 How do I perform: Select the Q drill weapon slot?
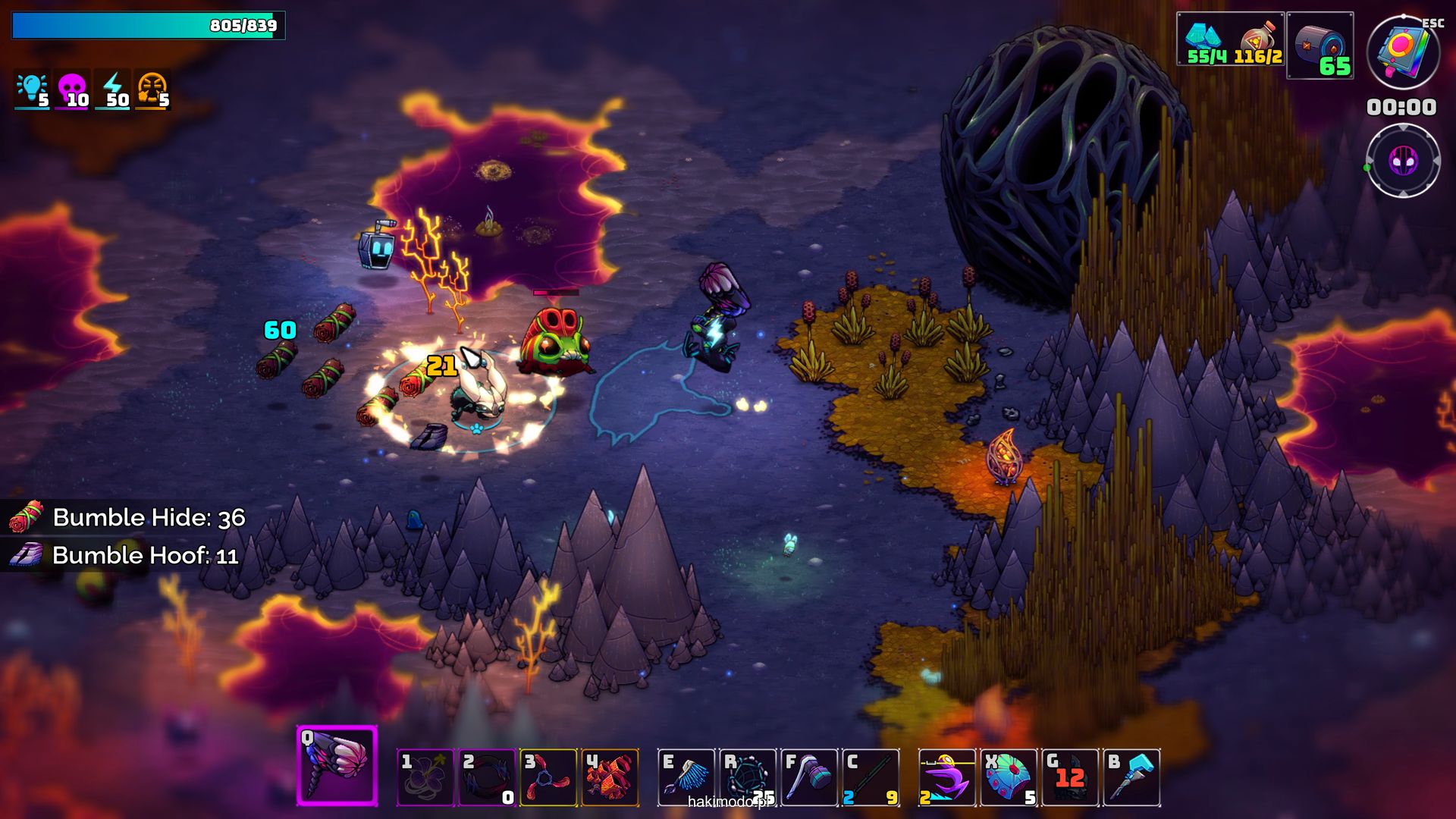tap(337, 764)
